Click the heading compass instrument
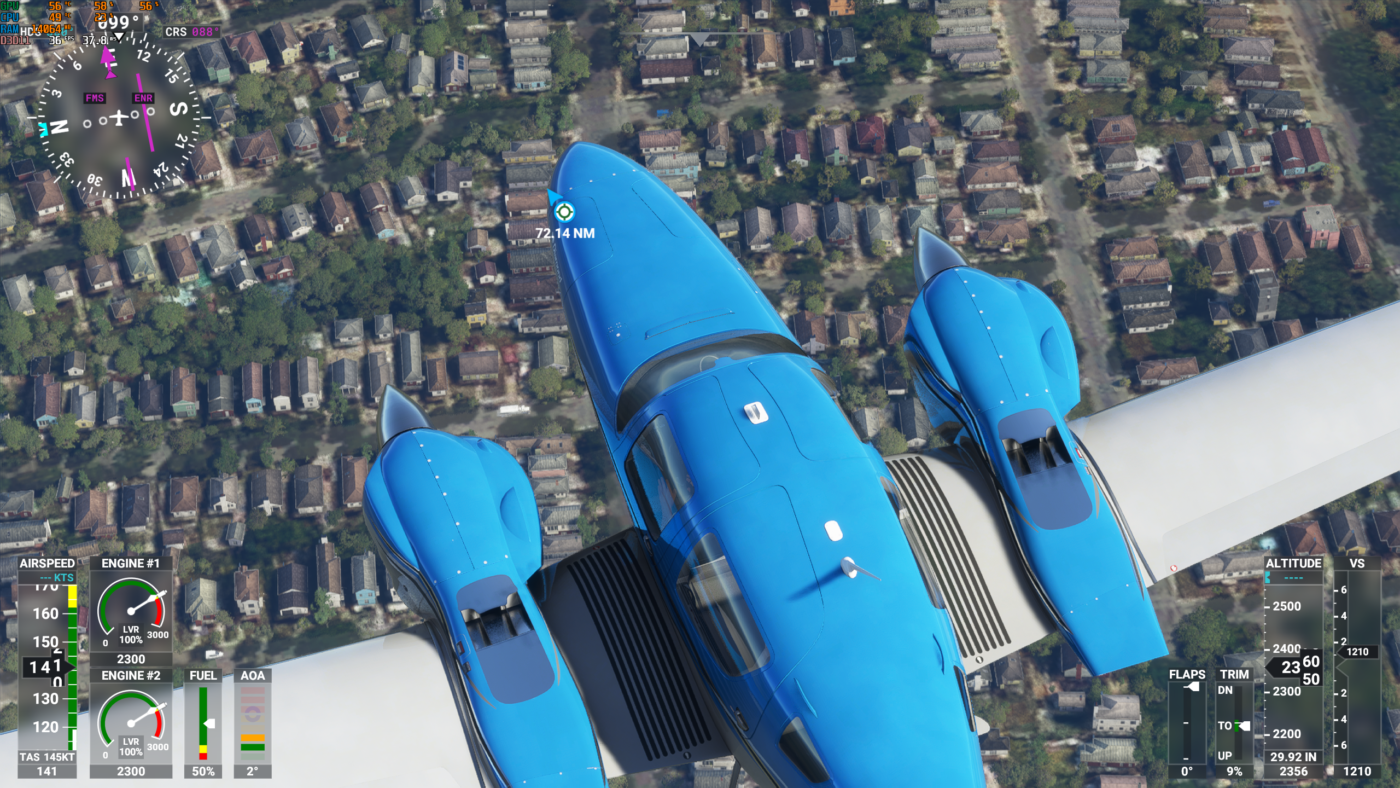The height and width of the screenshot is (788, 1400). point(120,118)
